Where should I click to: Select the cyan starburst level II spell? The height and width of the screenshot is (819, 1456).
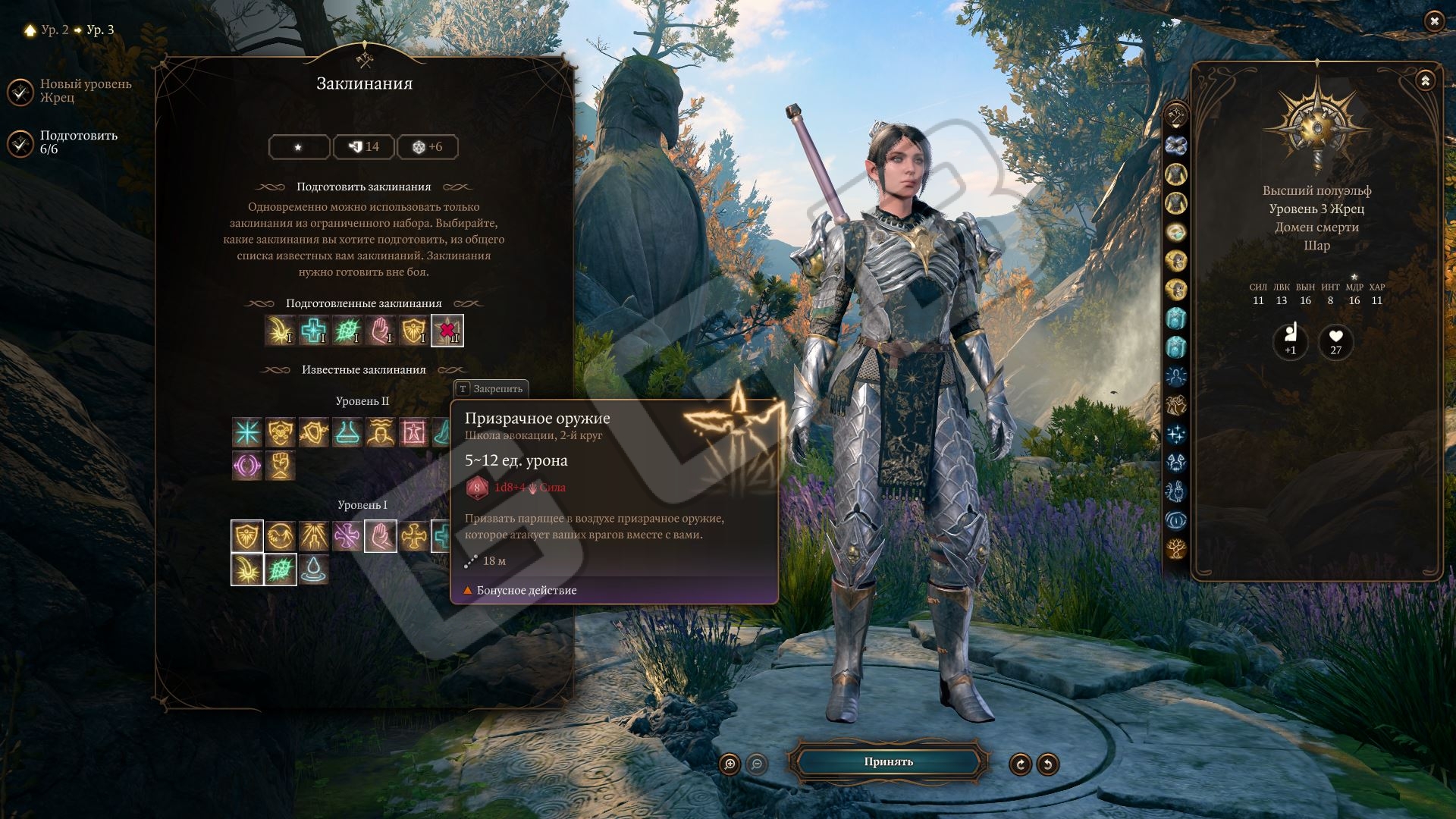(247, 432)
